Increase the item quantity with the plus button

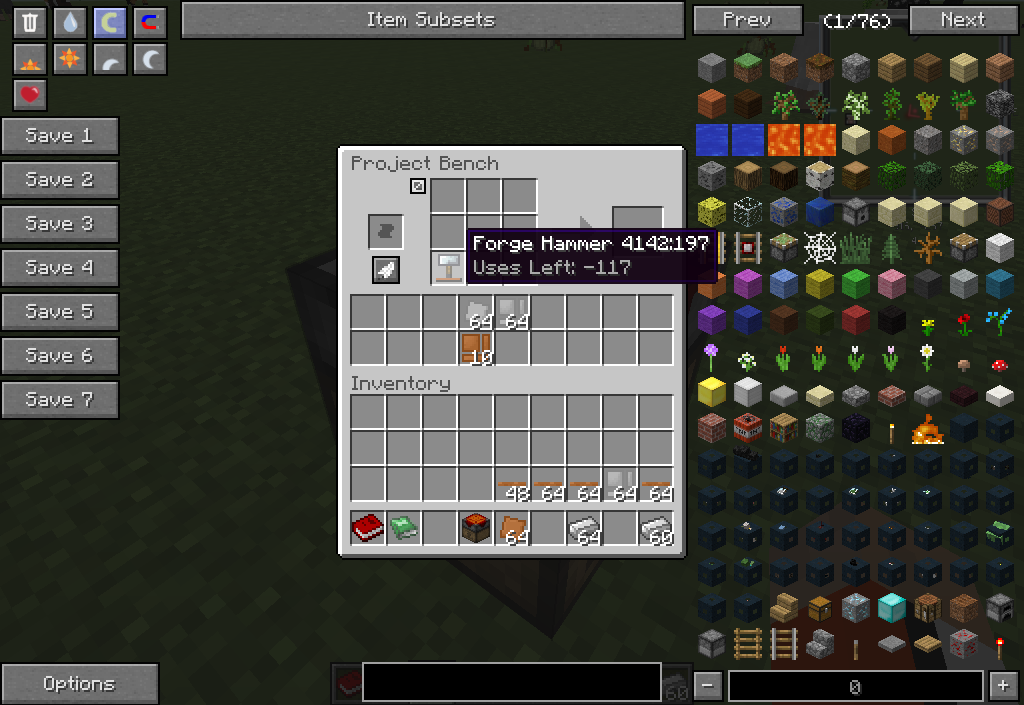1002,686
